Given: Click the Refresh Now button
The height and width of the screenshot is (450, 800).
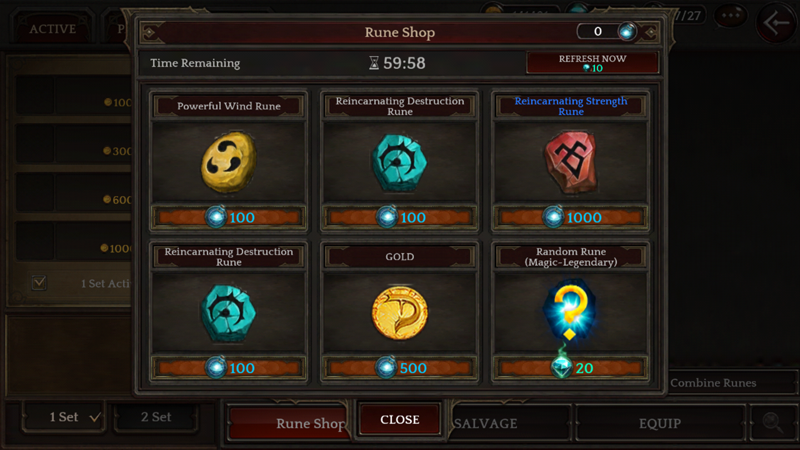Looking at the screenshot, I should pos(592,63).
